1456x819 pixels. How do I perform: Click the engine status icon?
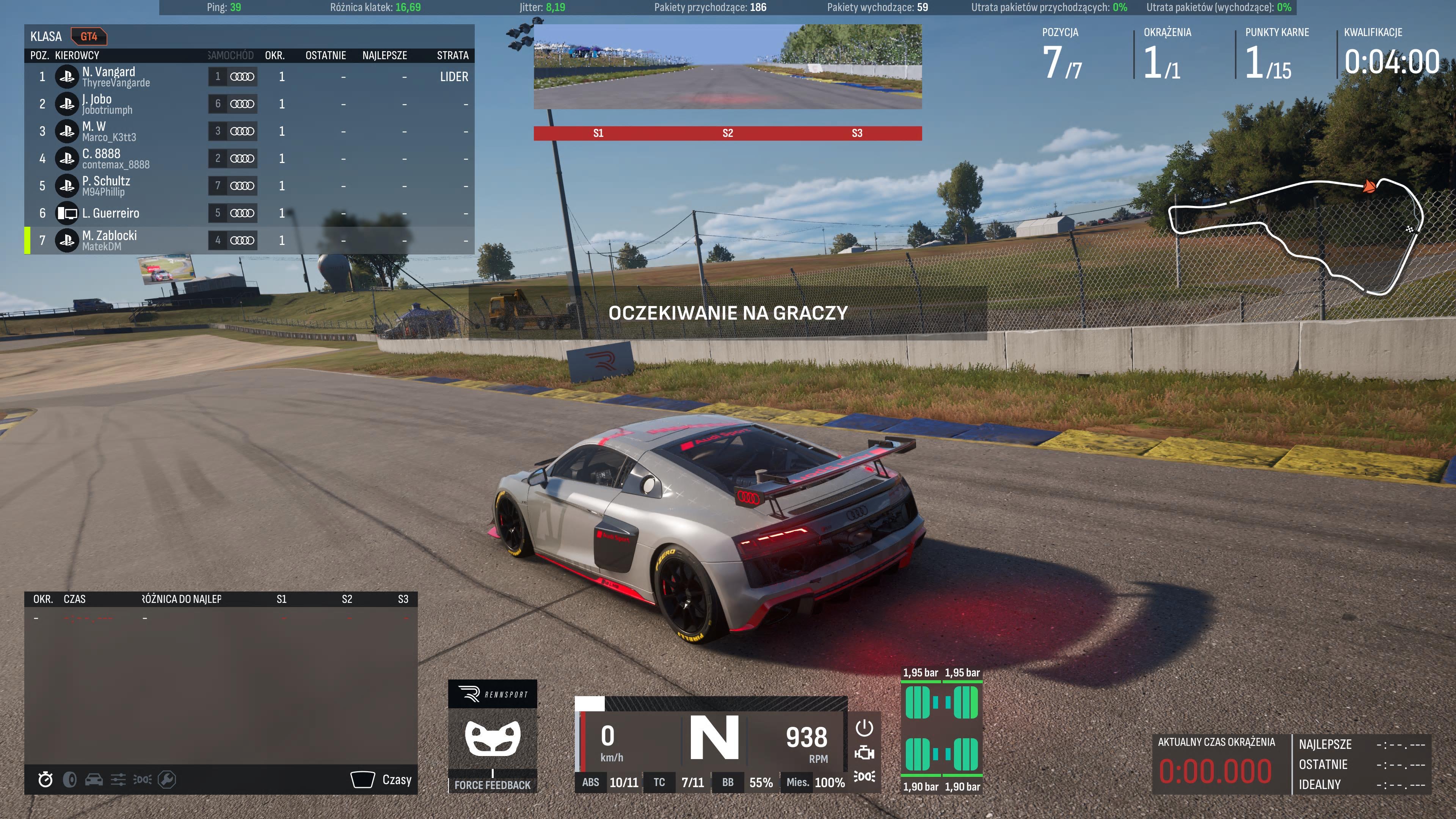864,753
